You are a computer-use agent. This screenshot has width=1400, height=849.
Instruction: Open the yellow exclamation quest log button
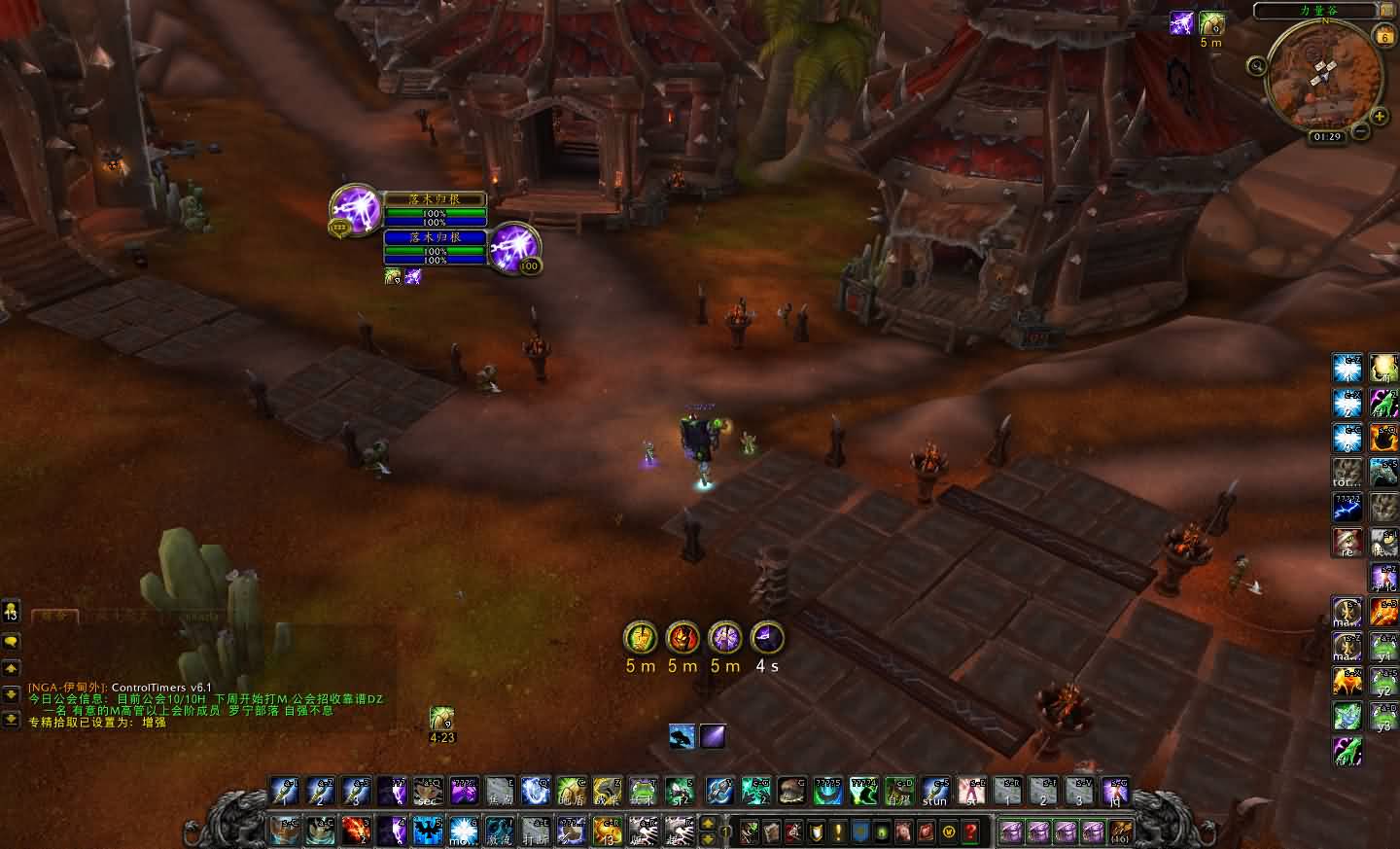click(x=838, y=832)
